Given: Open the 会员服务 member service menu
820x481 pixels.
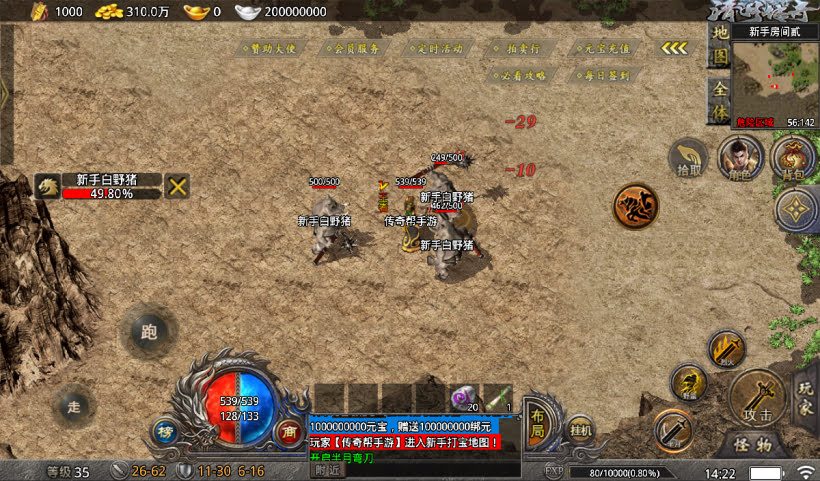Looking at the screenshot, I should coord(353,48).
